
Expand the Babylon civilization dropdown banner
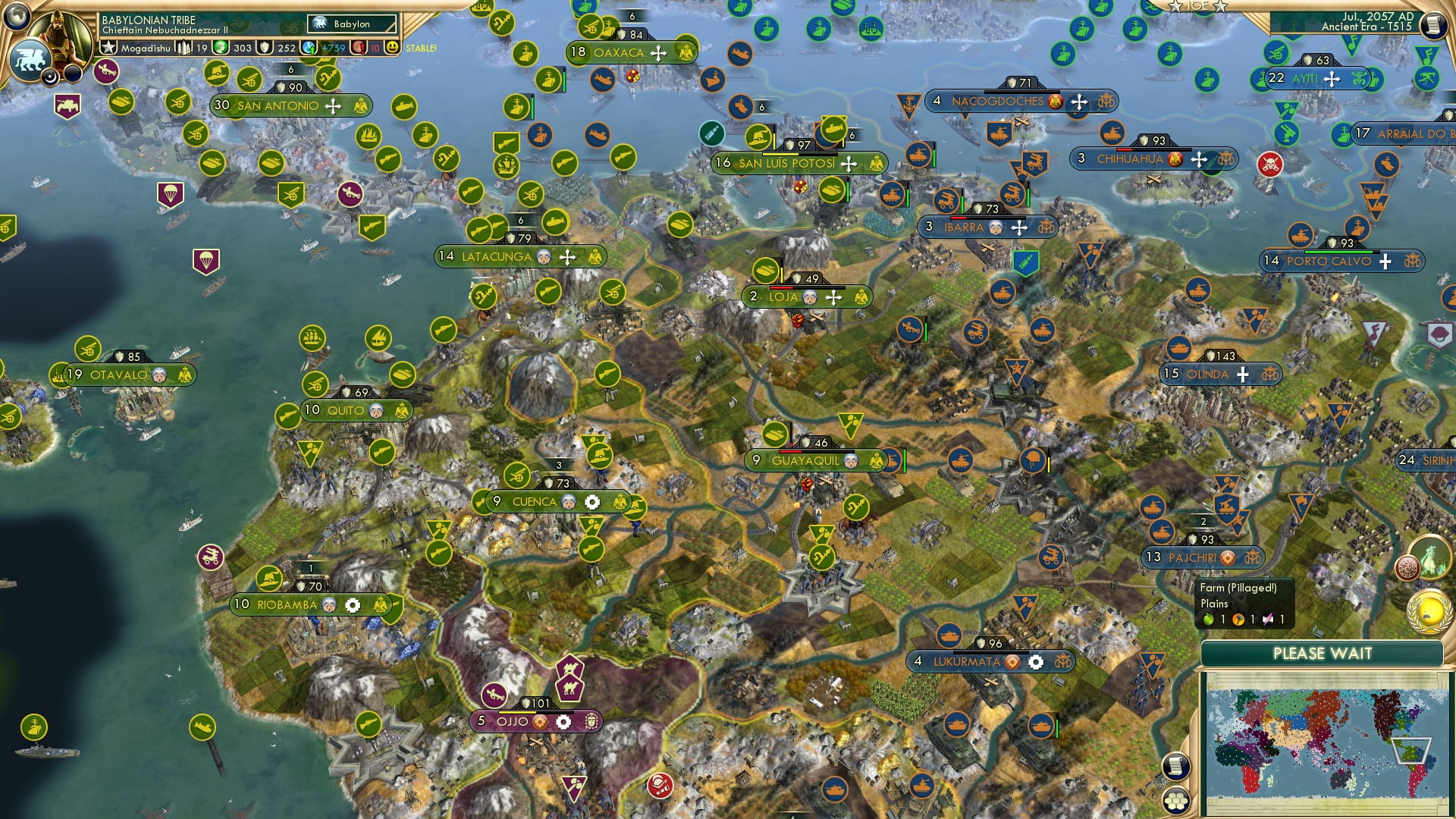click(351, 24)
